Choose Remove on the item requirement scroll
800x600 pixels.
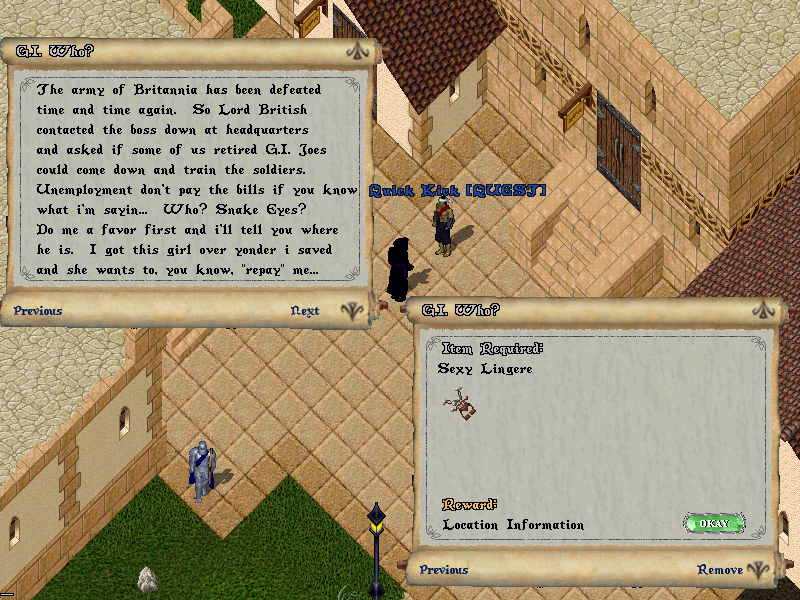point(720,570)
